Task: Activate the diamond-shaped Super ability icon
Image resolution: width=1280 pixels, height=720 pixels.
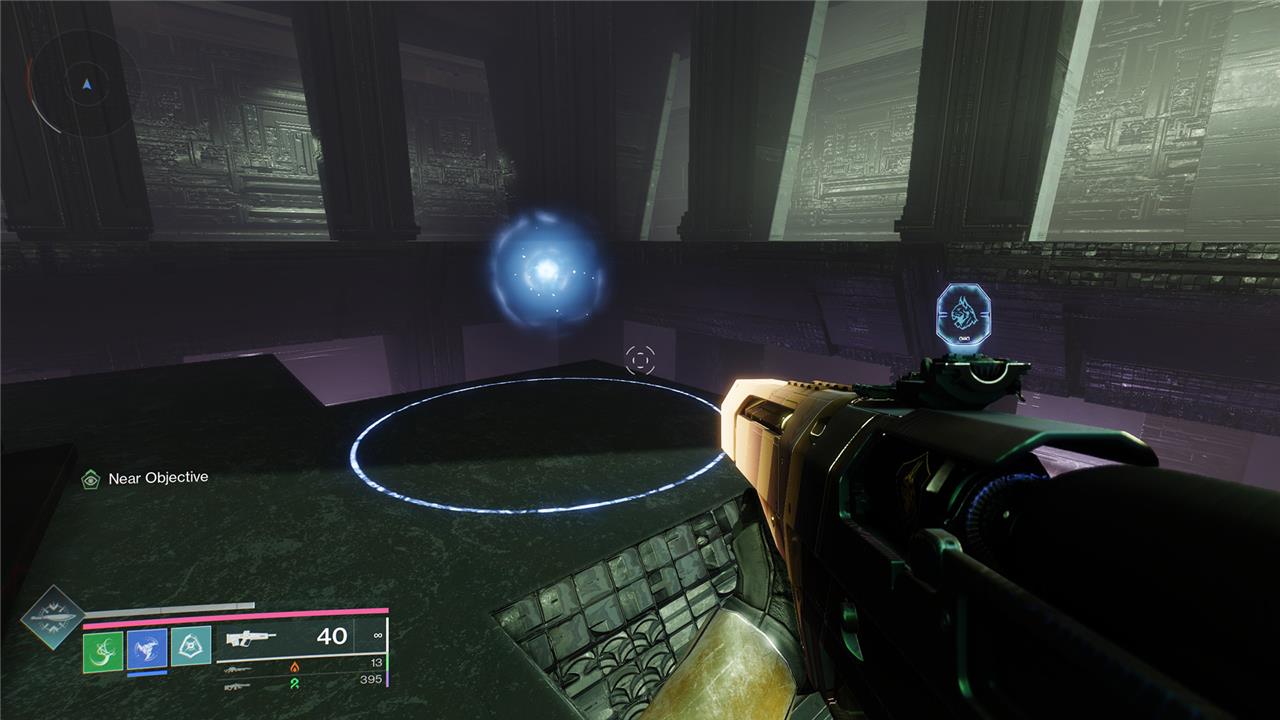Action: (50, 619)
